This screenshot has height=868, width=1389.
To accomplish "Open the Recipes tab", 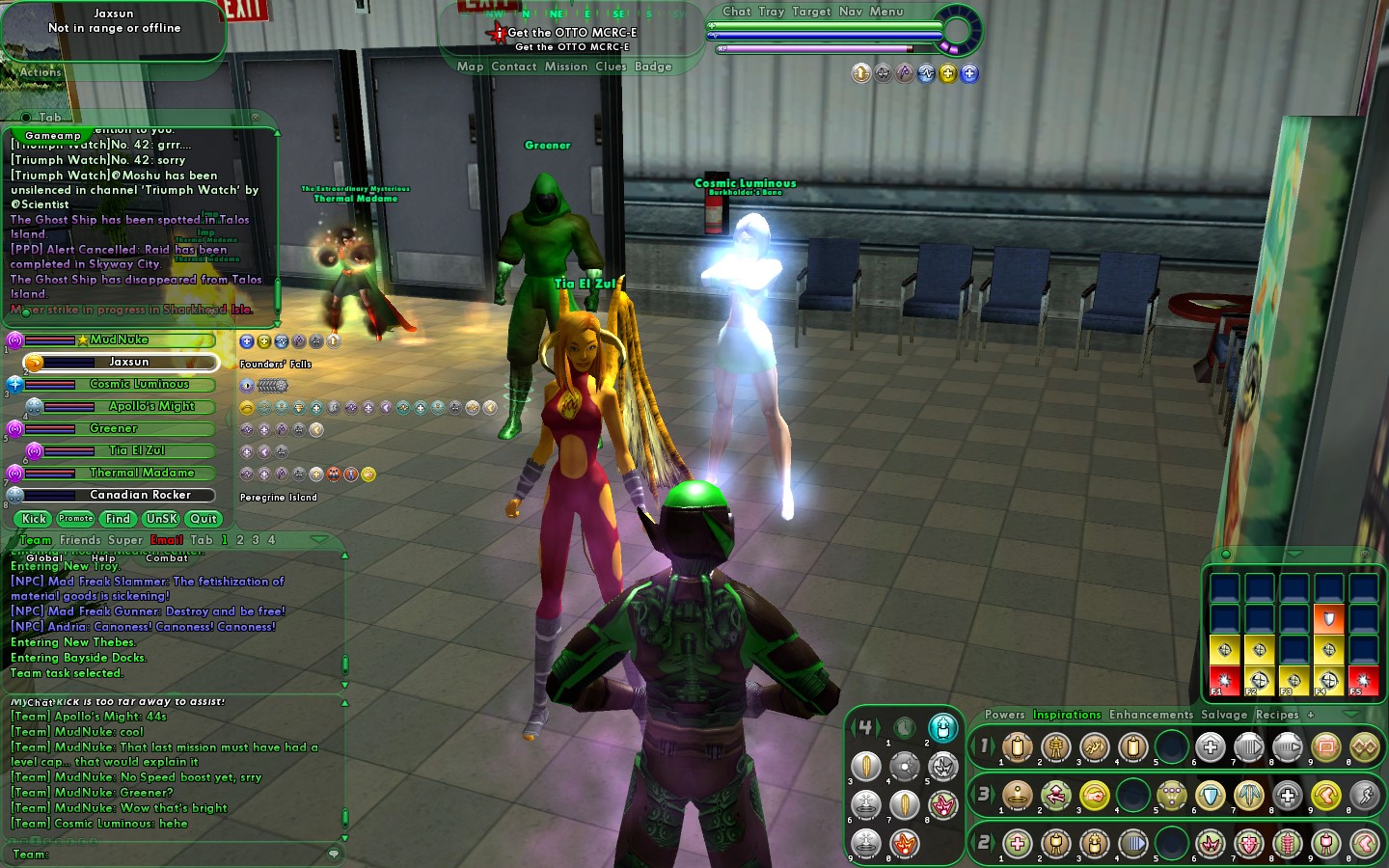I will point(1277,715).
